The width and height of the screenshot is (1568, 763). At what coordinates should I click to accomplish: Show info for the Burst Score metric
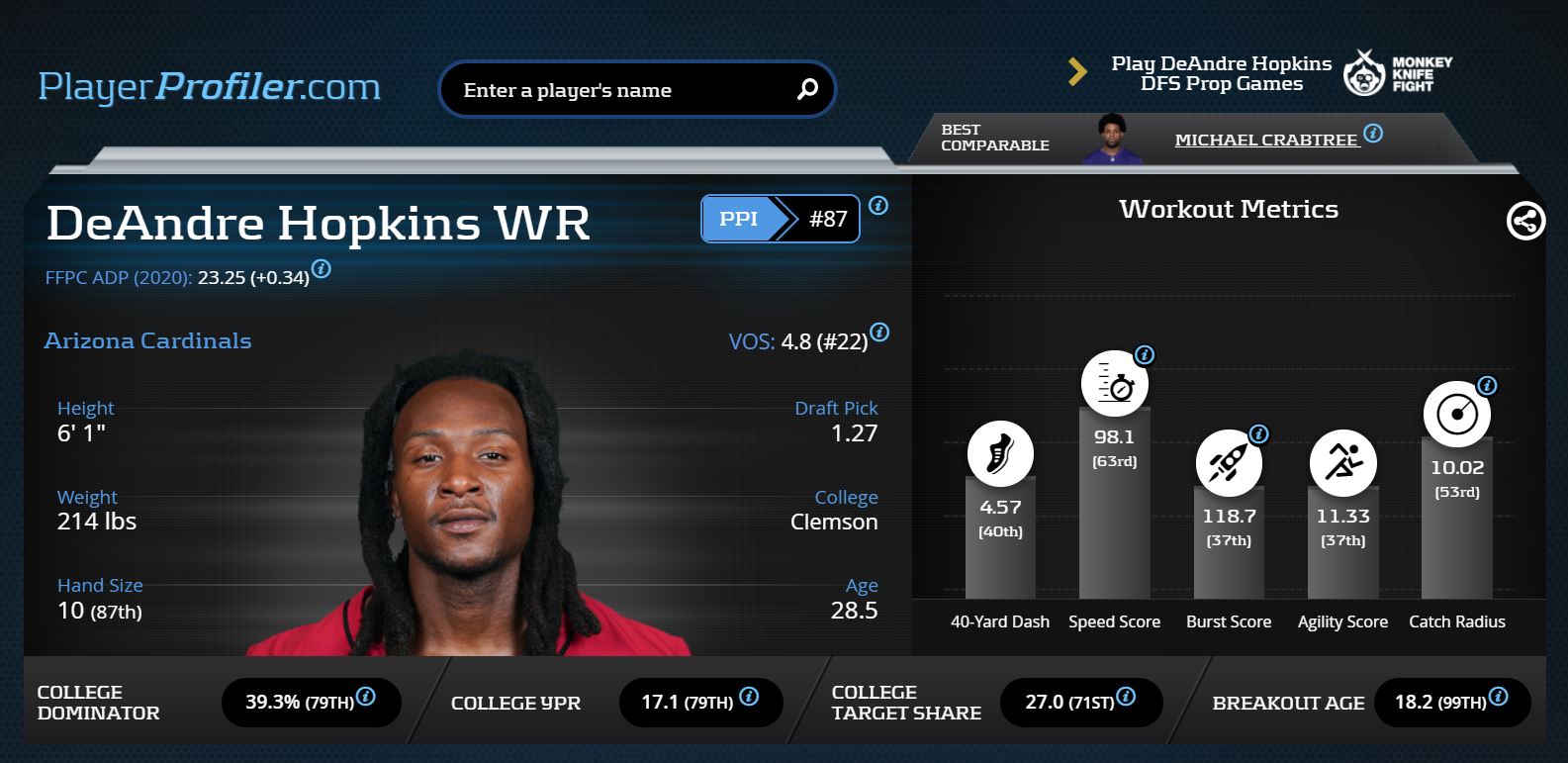click(x=1258, y=433)
